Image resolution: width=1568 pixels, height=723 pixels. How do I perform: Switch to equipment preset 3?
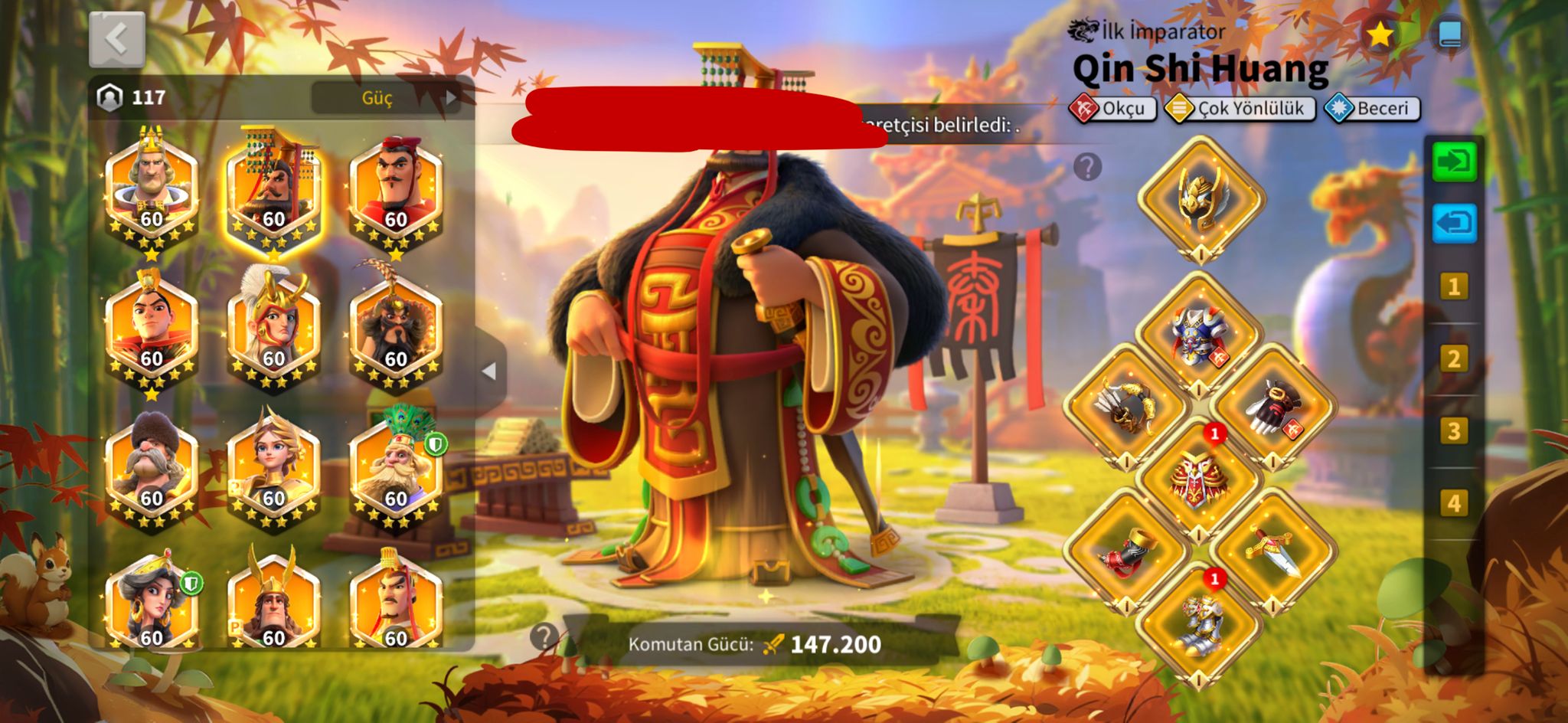click(x=1454, y=432)
